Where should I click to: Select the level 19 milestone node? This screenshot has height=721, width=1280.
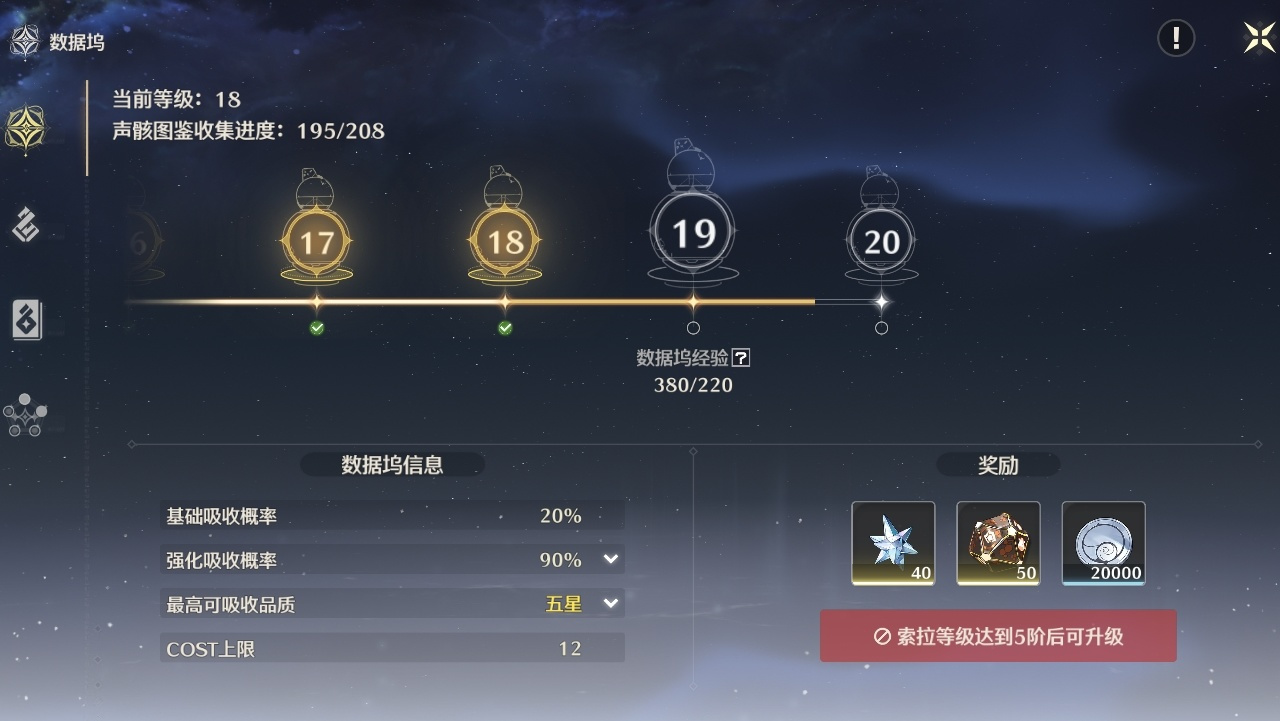[693, 234]
